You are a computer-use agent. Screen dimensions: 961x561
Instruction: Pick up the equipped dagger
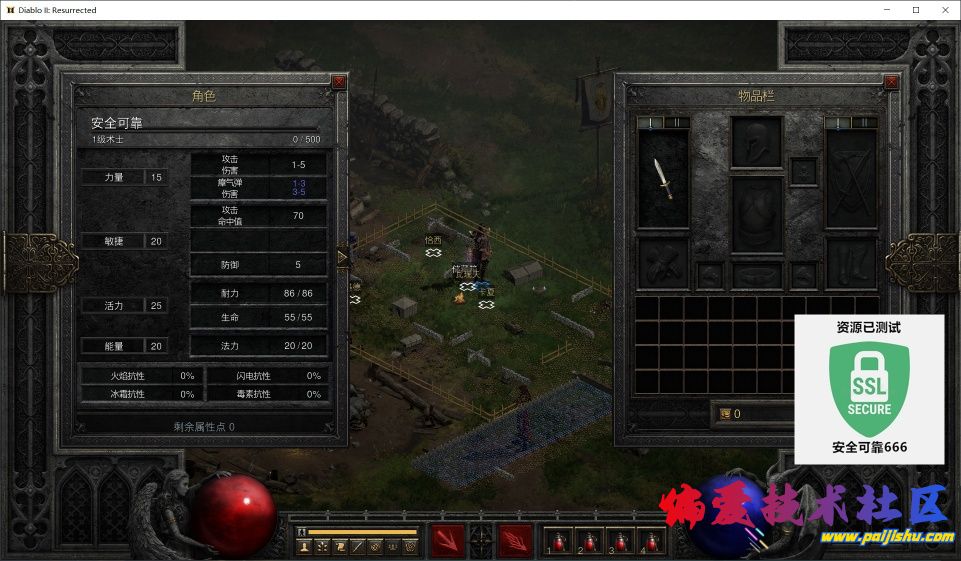(x=663, y=179)
